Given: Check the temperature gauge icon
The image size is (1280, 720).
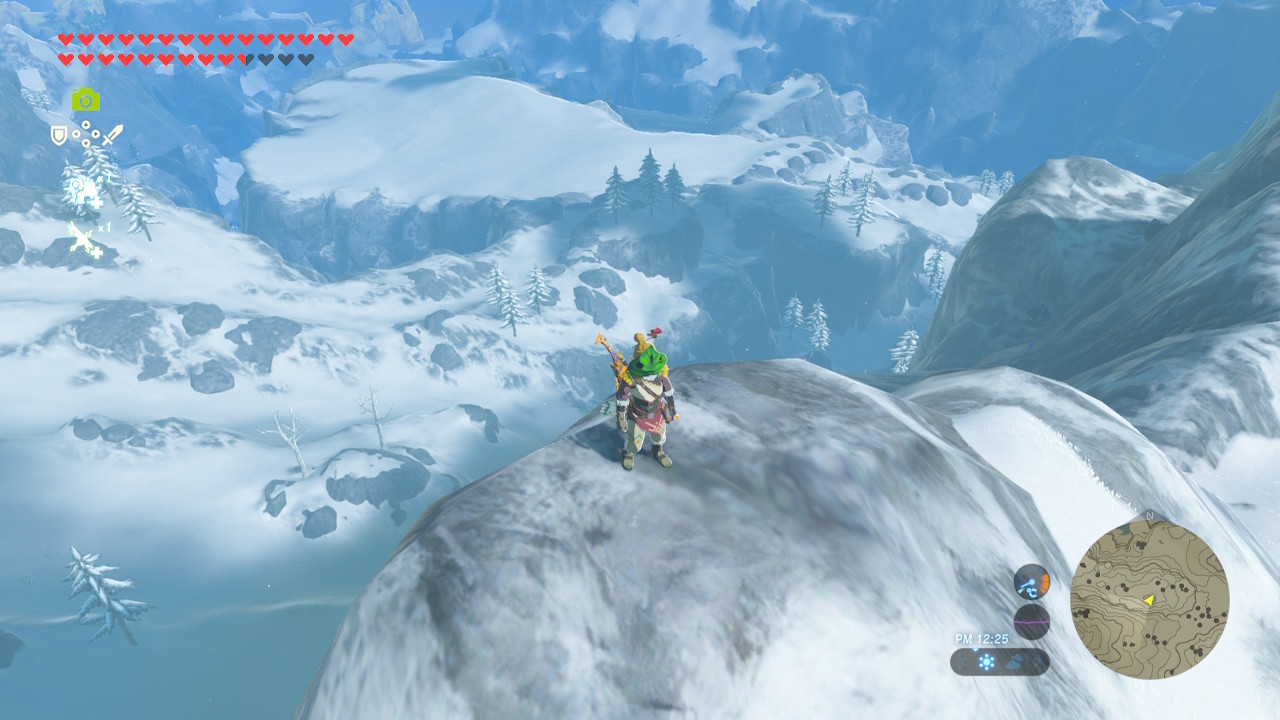Looking at the screenshot, I should pos(1031,581).
